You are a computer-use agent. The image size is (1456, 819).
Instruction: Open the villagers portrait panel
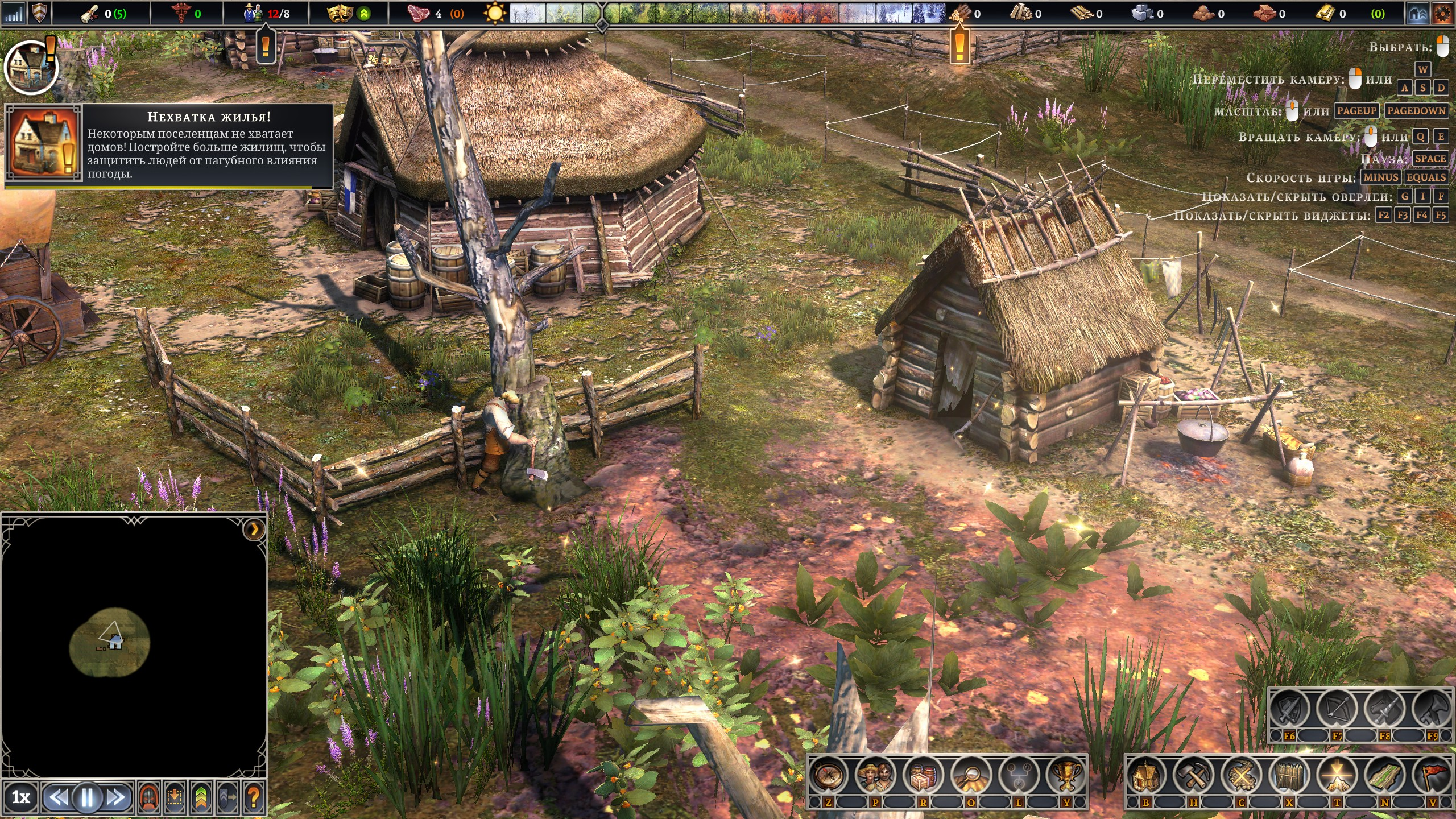(875, 775)
